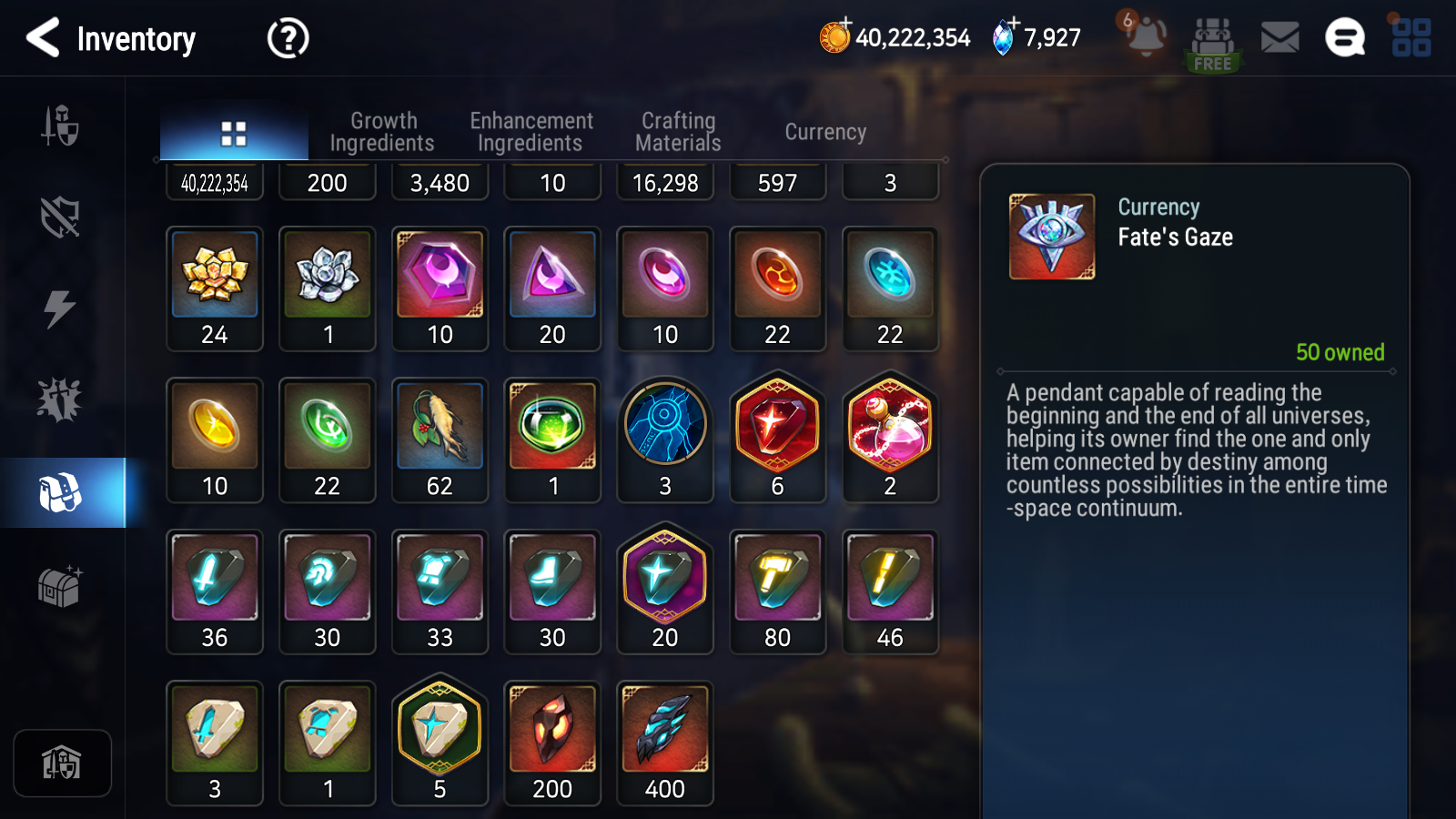Select the Currency tab
This screenshot has height=819, width=1456.
[825, 132]
